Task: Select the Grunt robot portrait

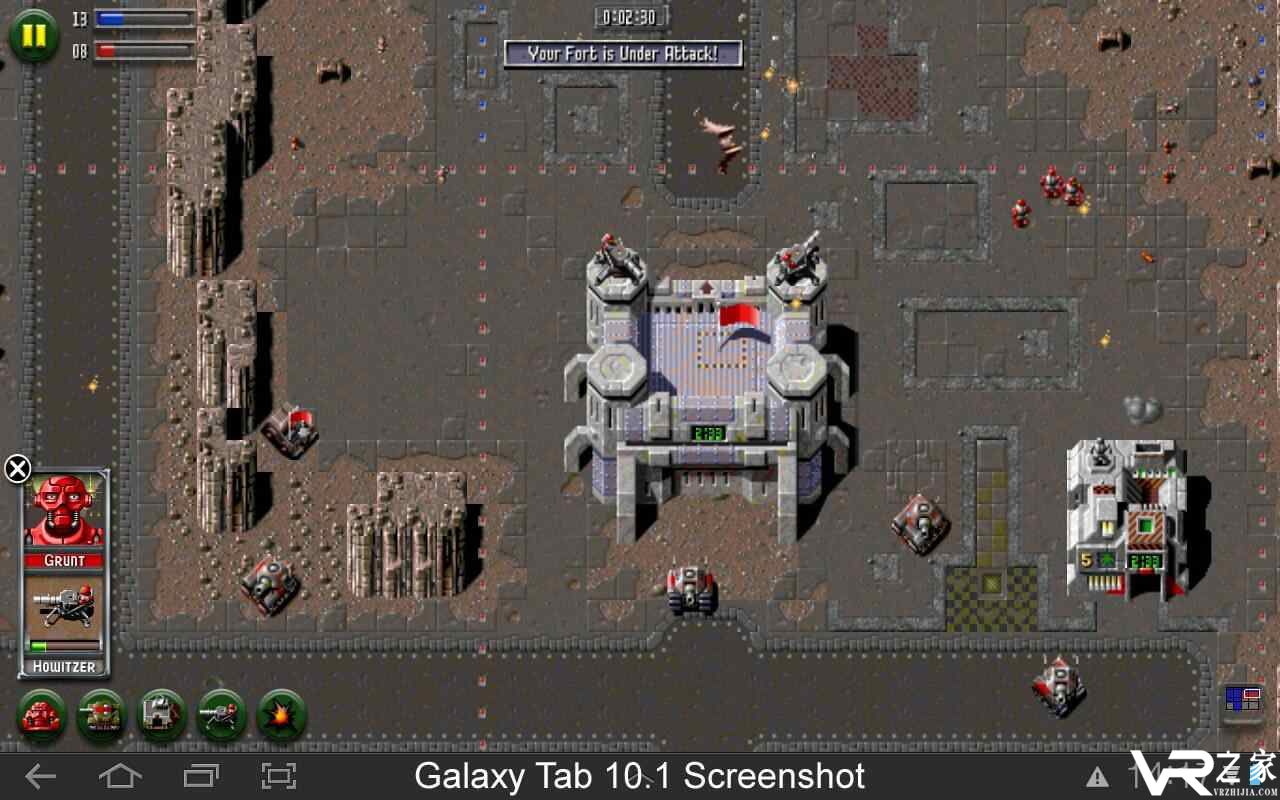Action: click(x=65, y=511)
